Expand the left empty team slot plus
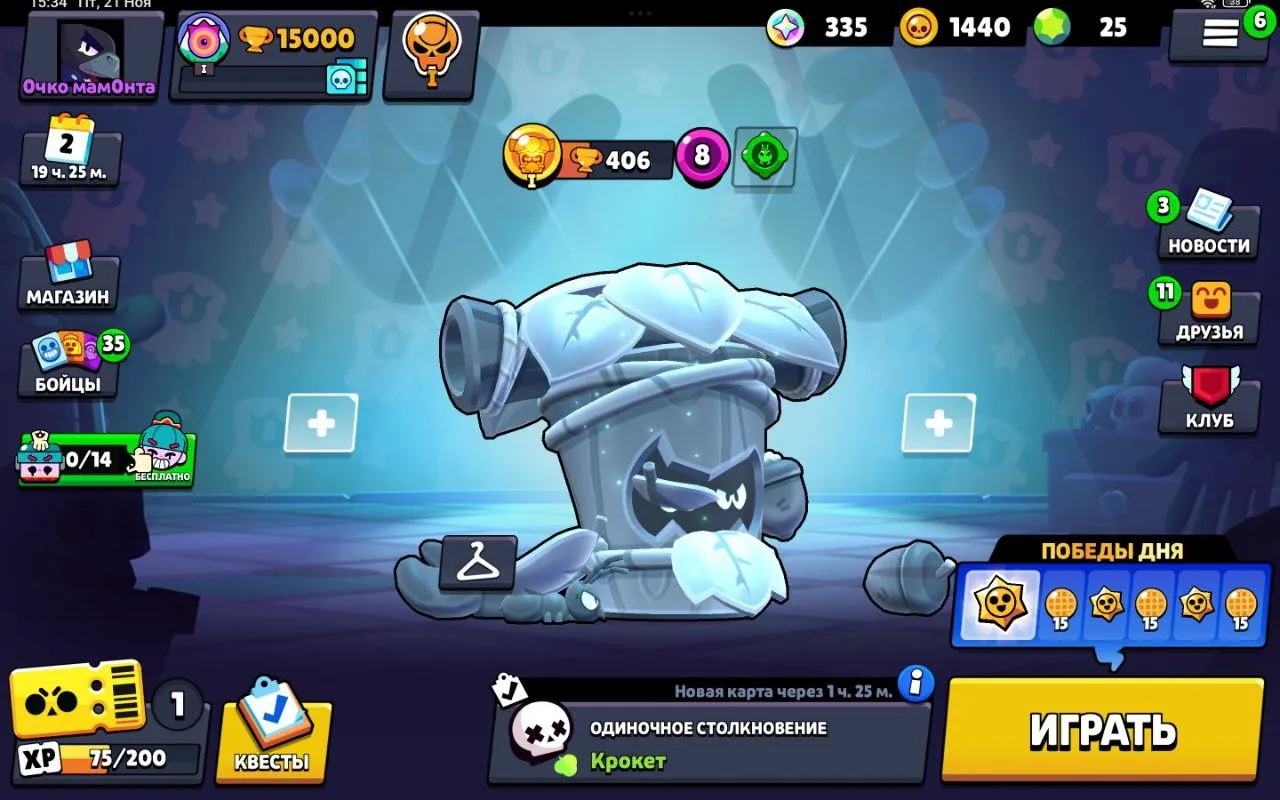Image resolution: width=1280 pixels, height=800 pixels. tap(322, 423)
